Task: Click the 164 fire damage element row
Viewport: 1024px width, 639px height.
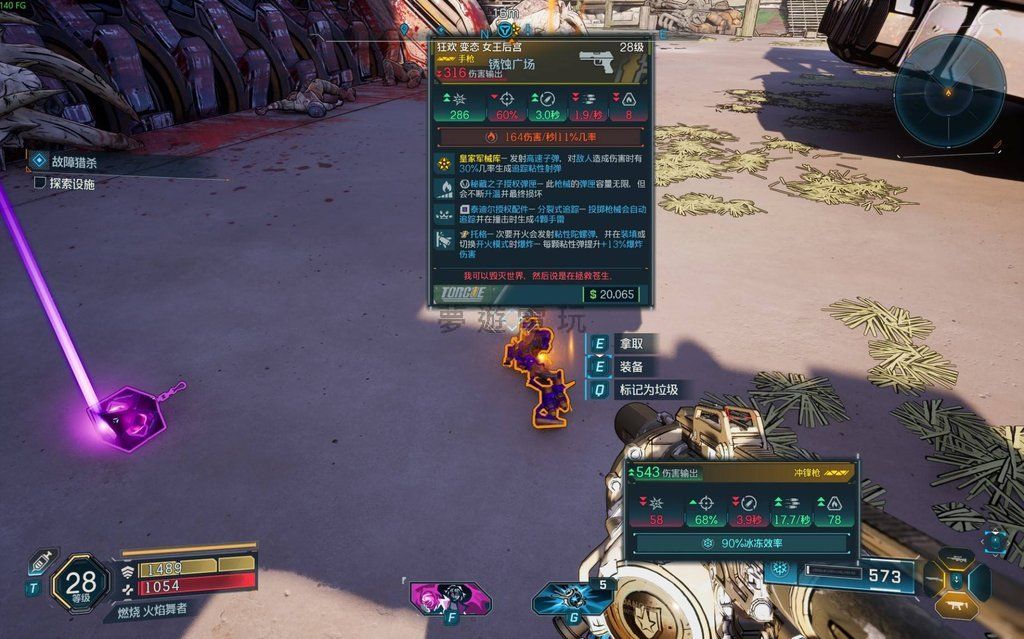Action: coord(541,136)
